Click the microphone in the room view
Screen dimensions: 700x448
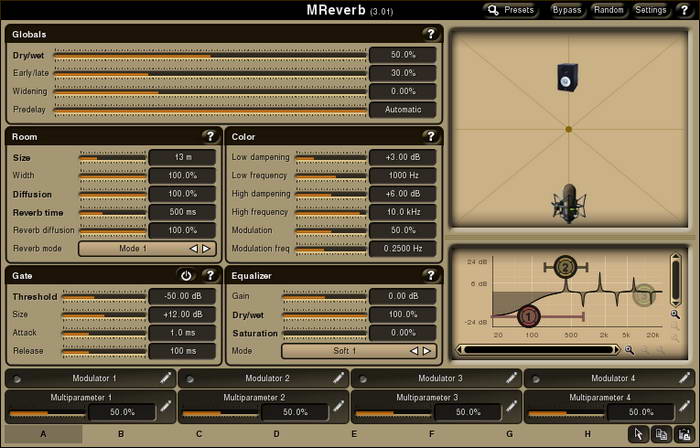(x=568, y=204)
